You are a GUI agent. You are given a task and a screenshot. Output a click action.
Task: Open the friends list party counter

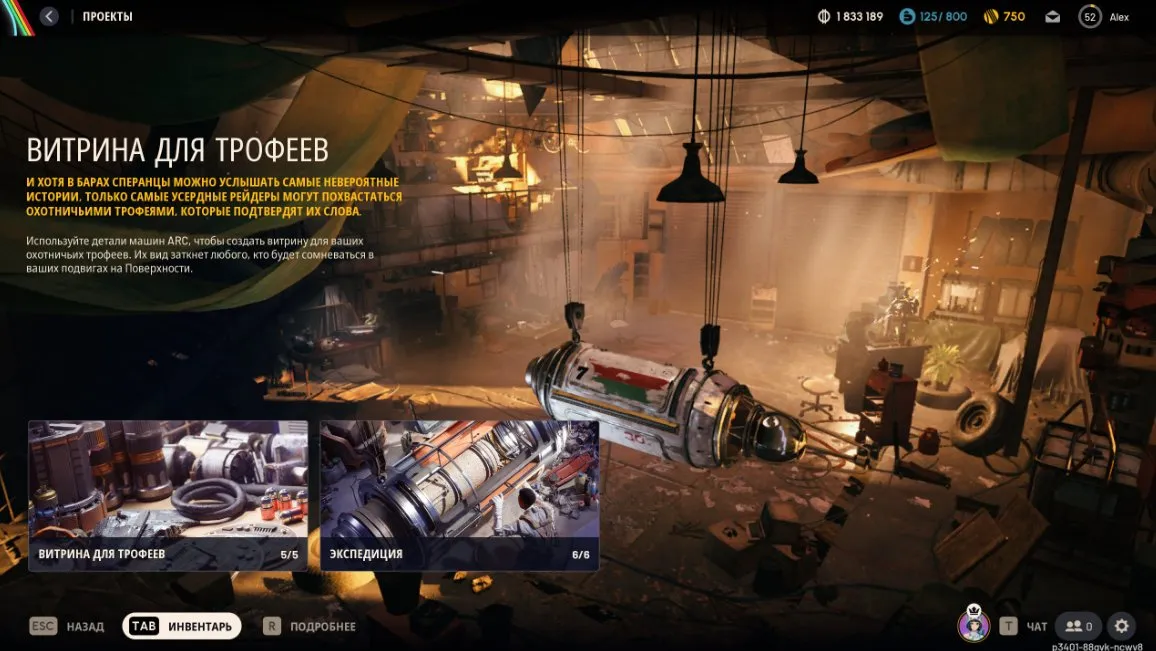1078,626
